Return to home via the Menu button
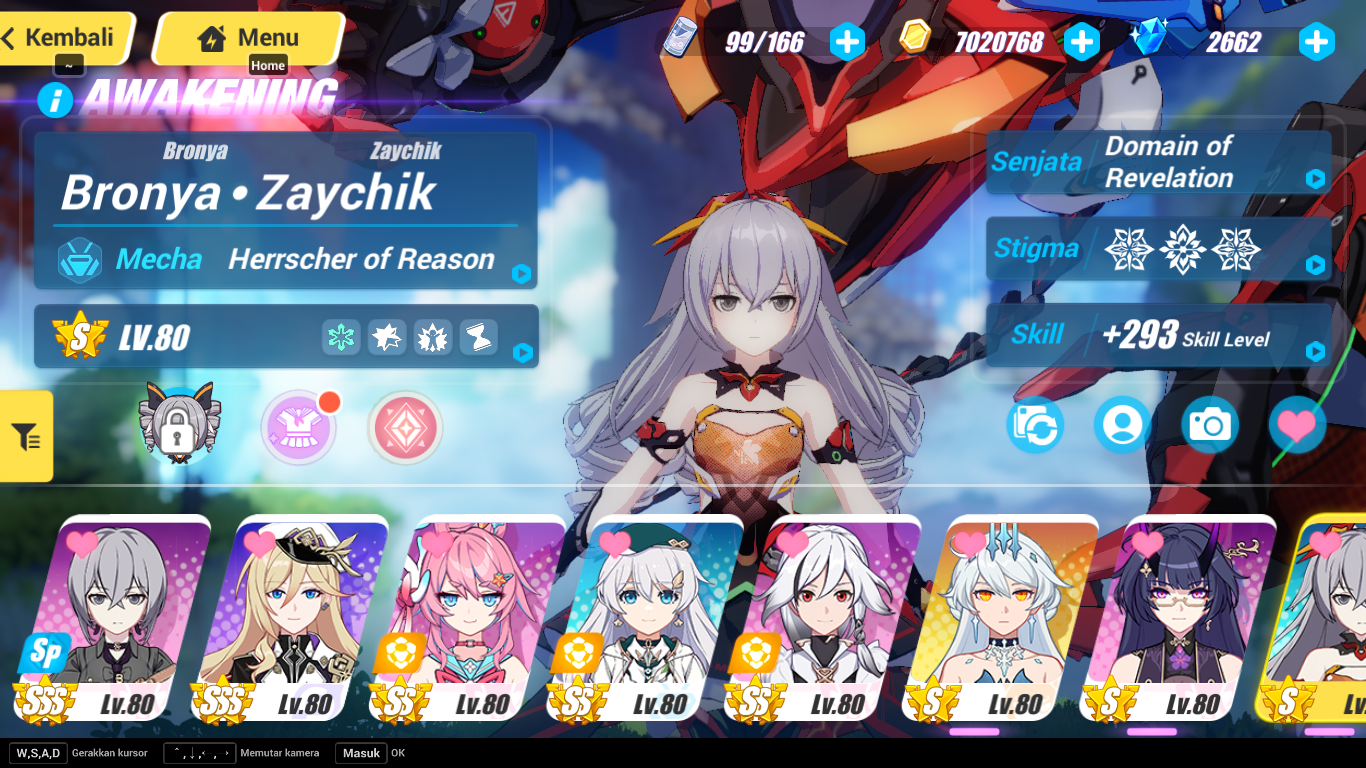 (x=248, y=38)
